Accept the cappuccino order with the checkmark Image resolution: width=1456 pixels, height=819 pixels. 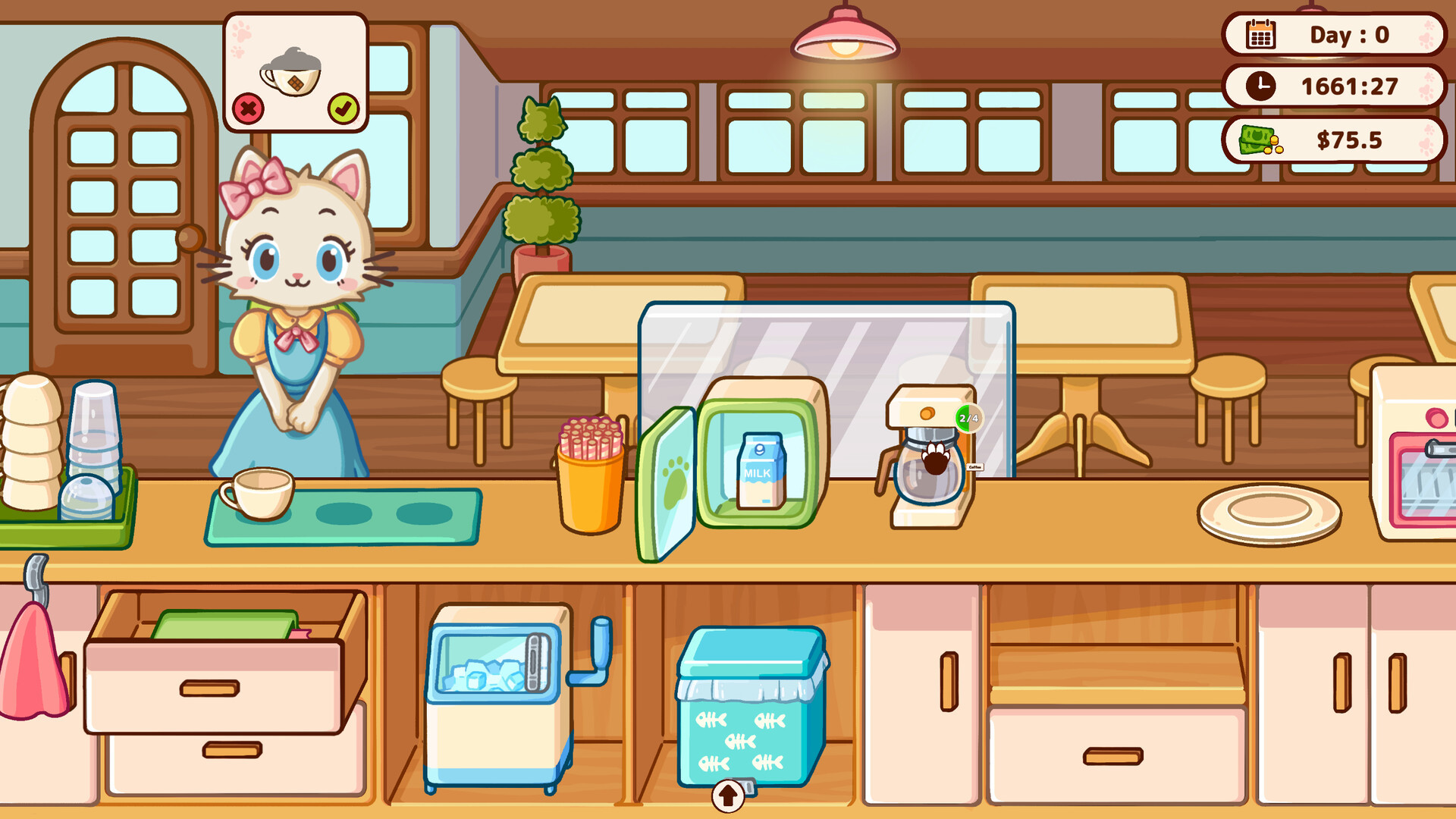(344, 108)
